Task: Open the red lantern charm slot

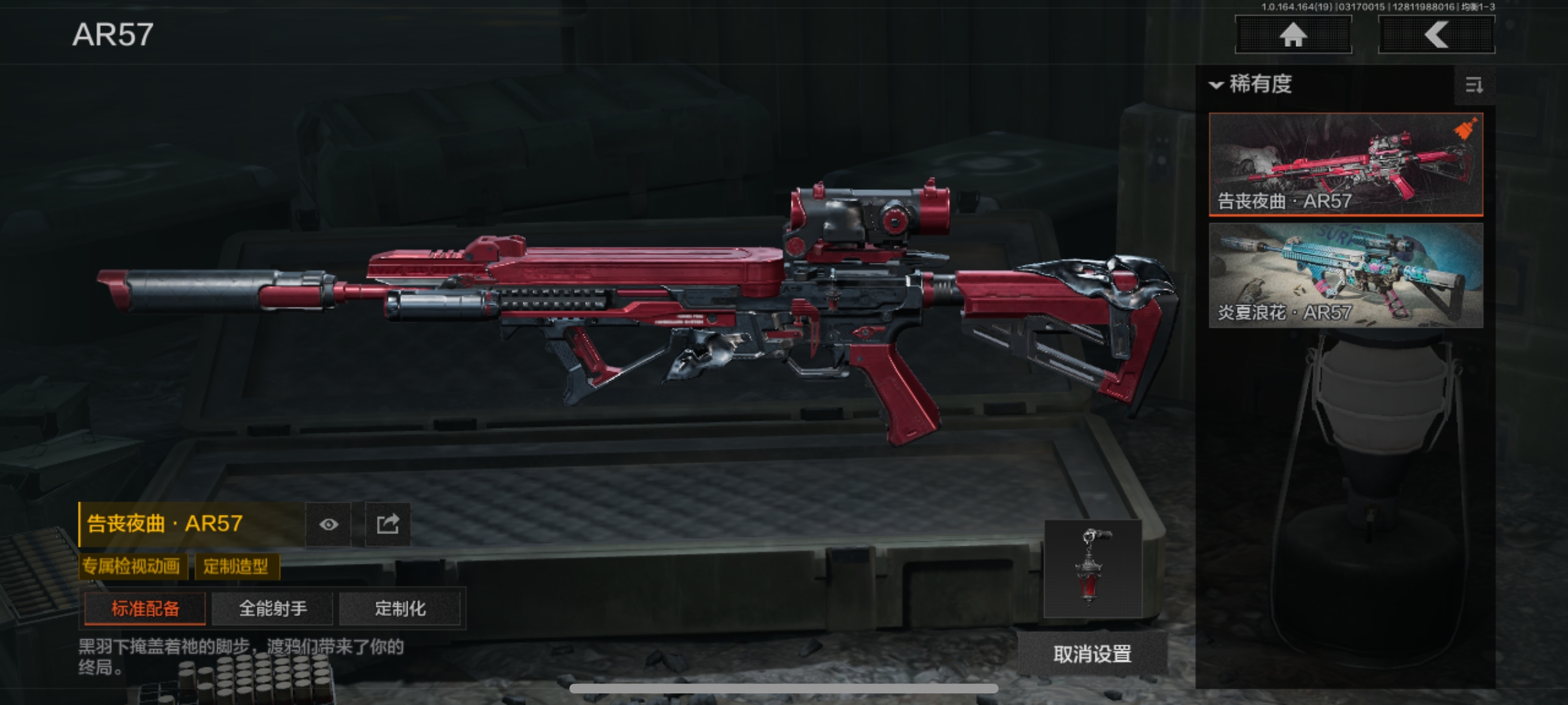Action: click(1093, 568)
